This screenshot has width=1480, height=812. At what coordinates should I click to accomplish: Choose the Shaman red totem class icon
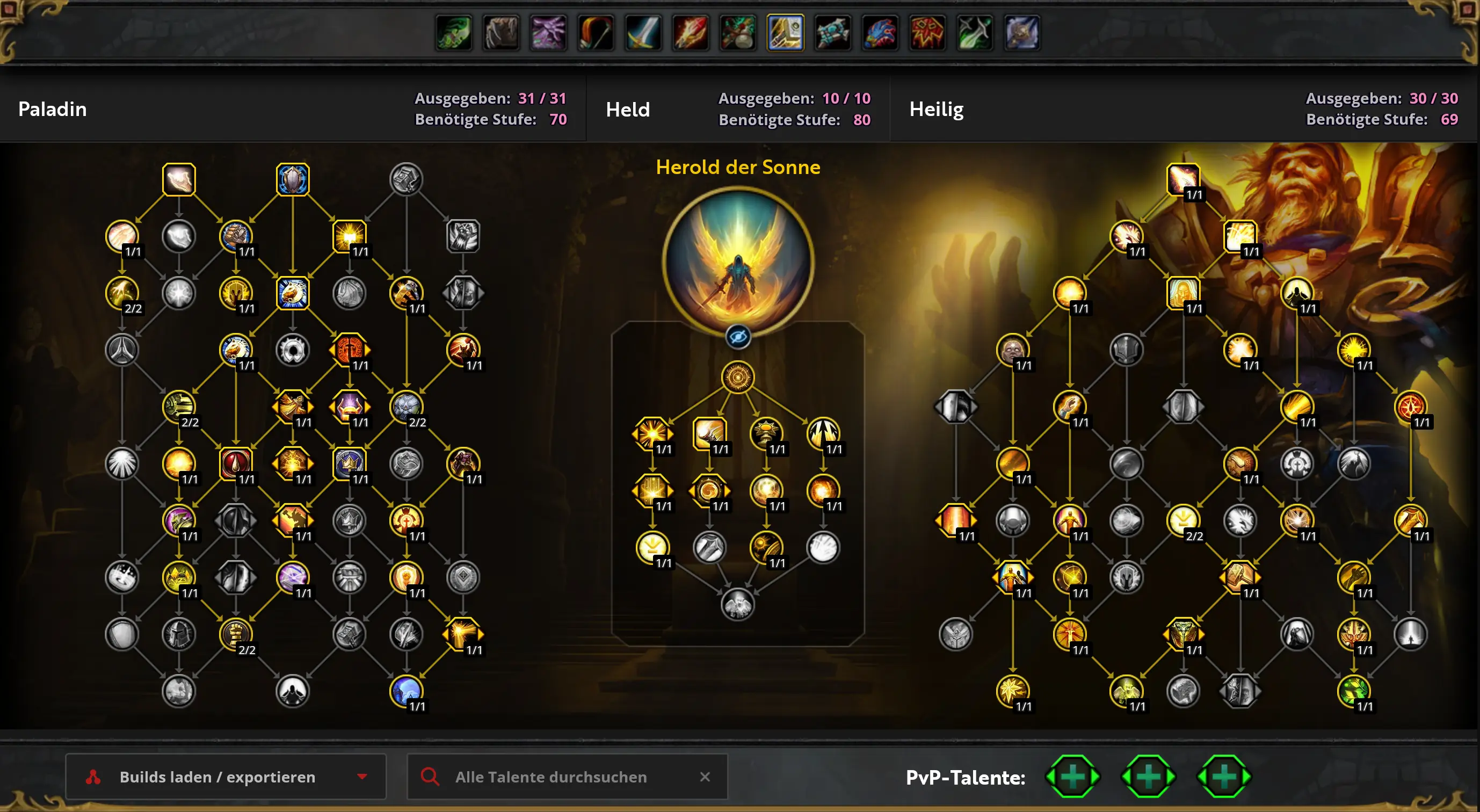pos(927,33)
